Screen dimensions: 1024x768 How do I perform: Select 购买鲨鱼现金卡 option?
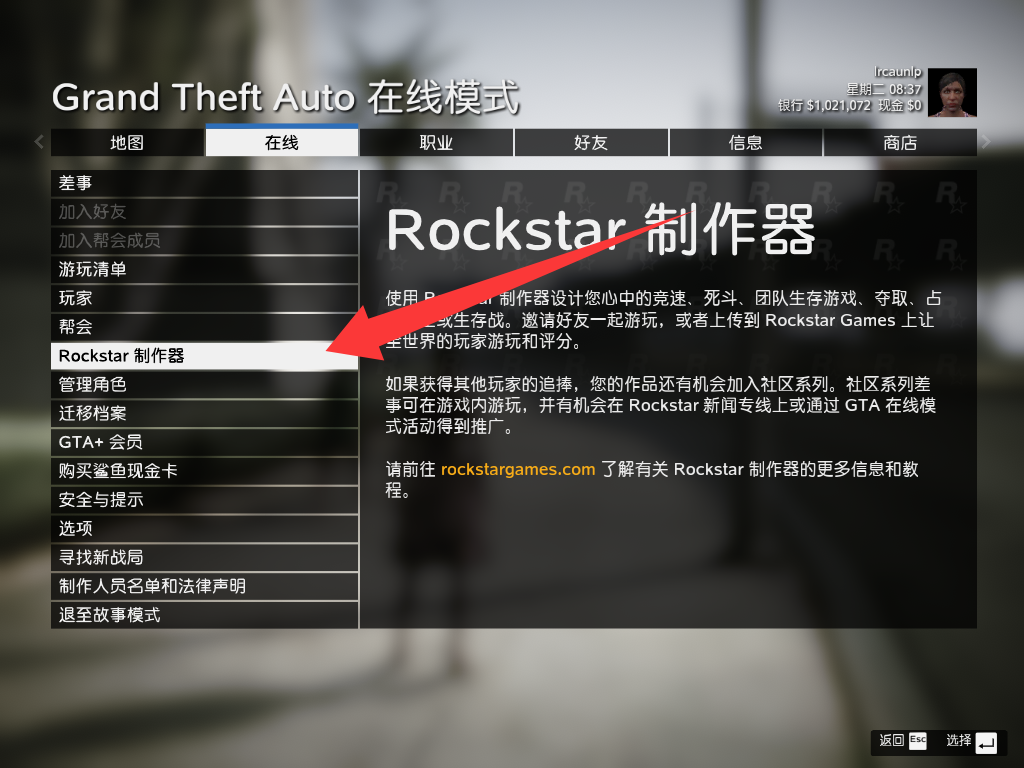point(204,471)
